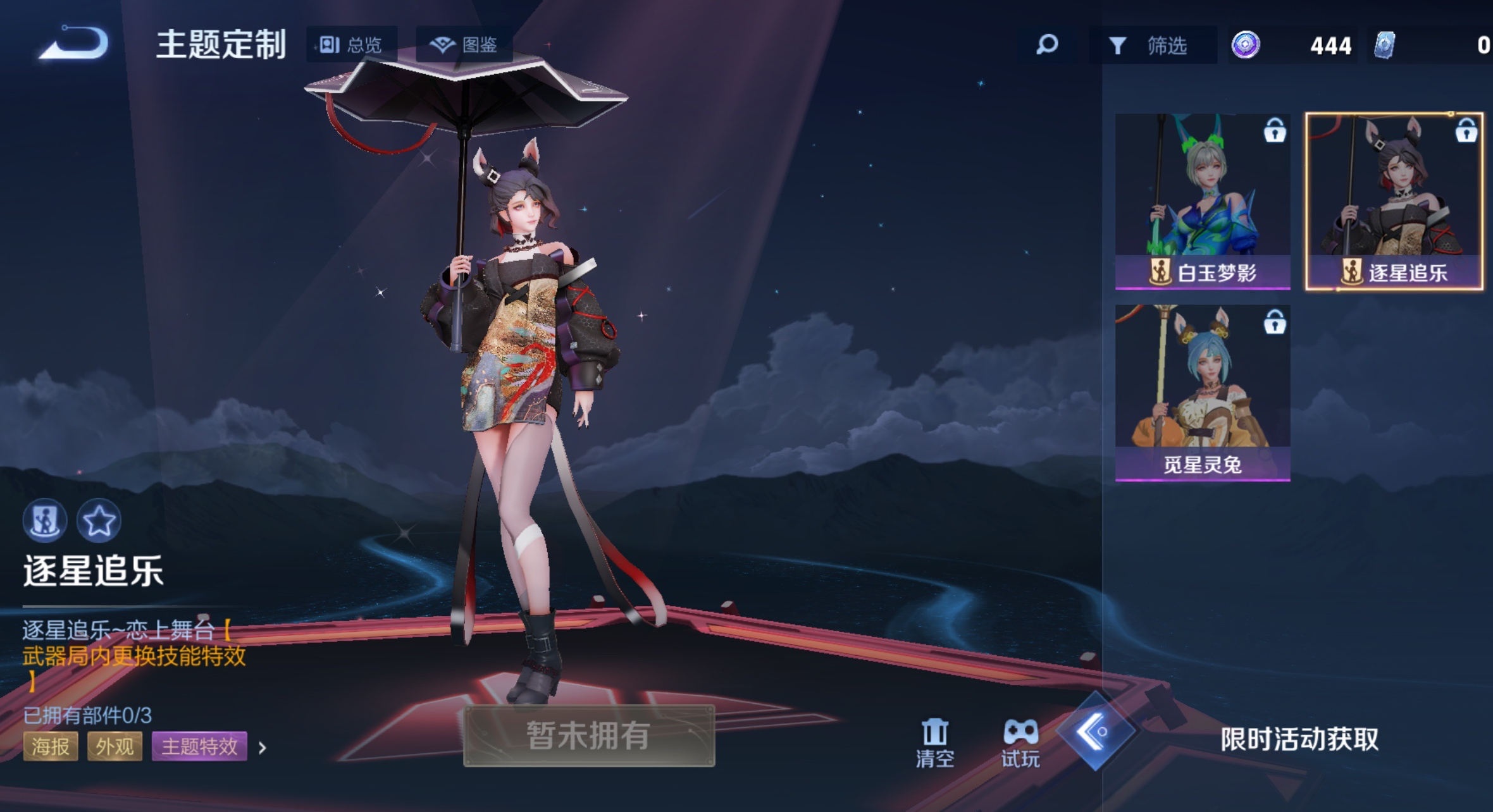The width and height of the screenshot is (1493, 812).
Task: Try the skin with 试玩 button
Action: (1020, 742)
